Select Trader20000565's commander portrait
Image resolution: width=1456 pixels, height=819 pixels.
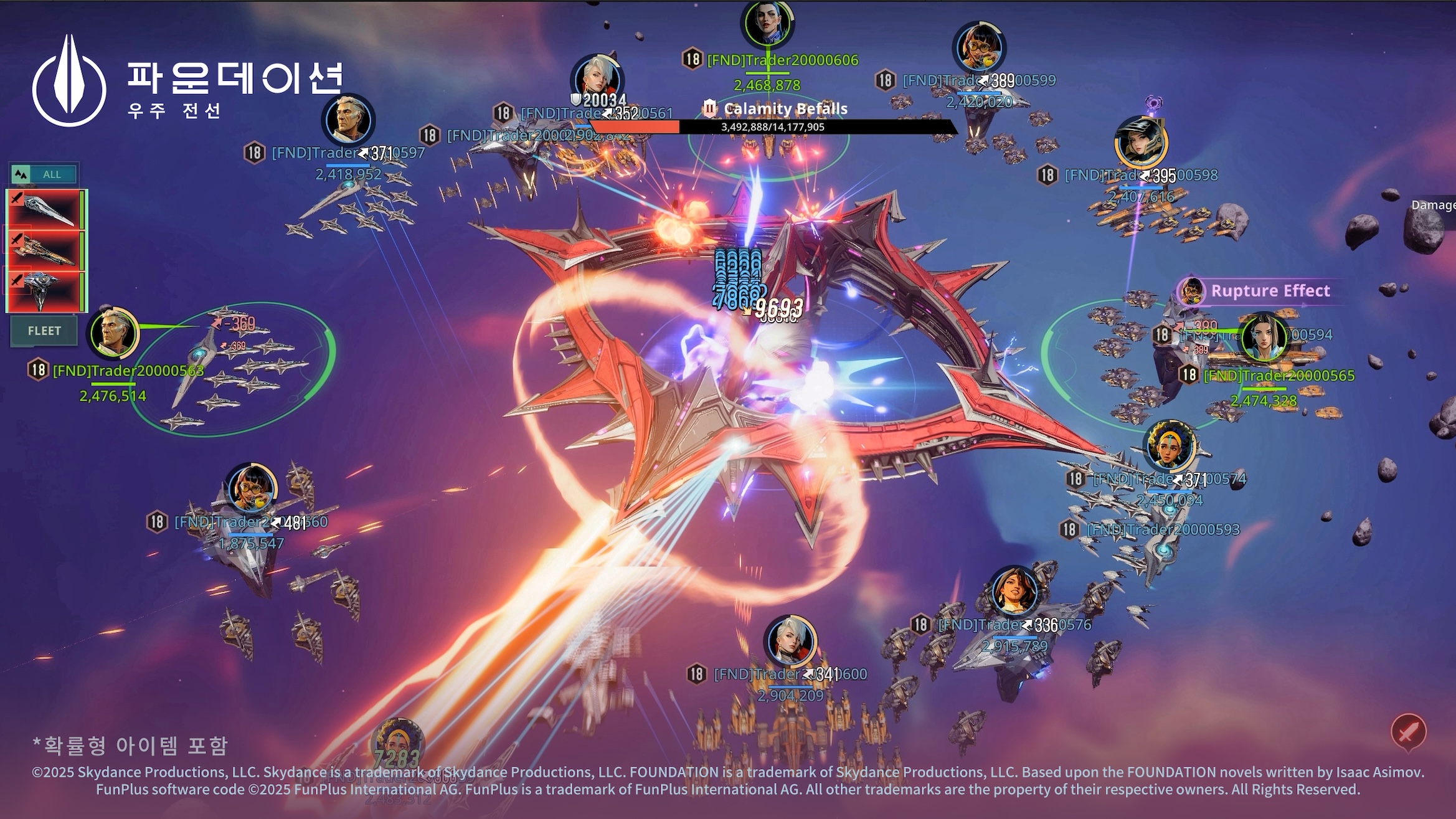(x=1264, y=337)
